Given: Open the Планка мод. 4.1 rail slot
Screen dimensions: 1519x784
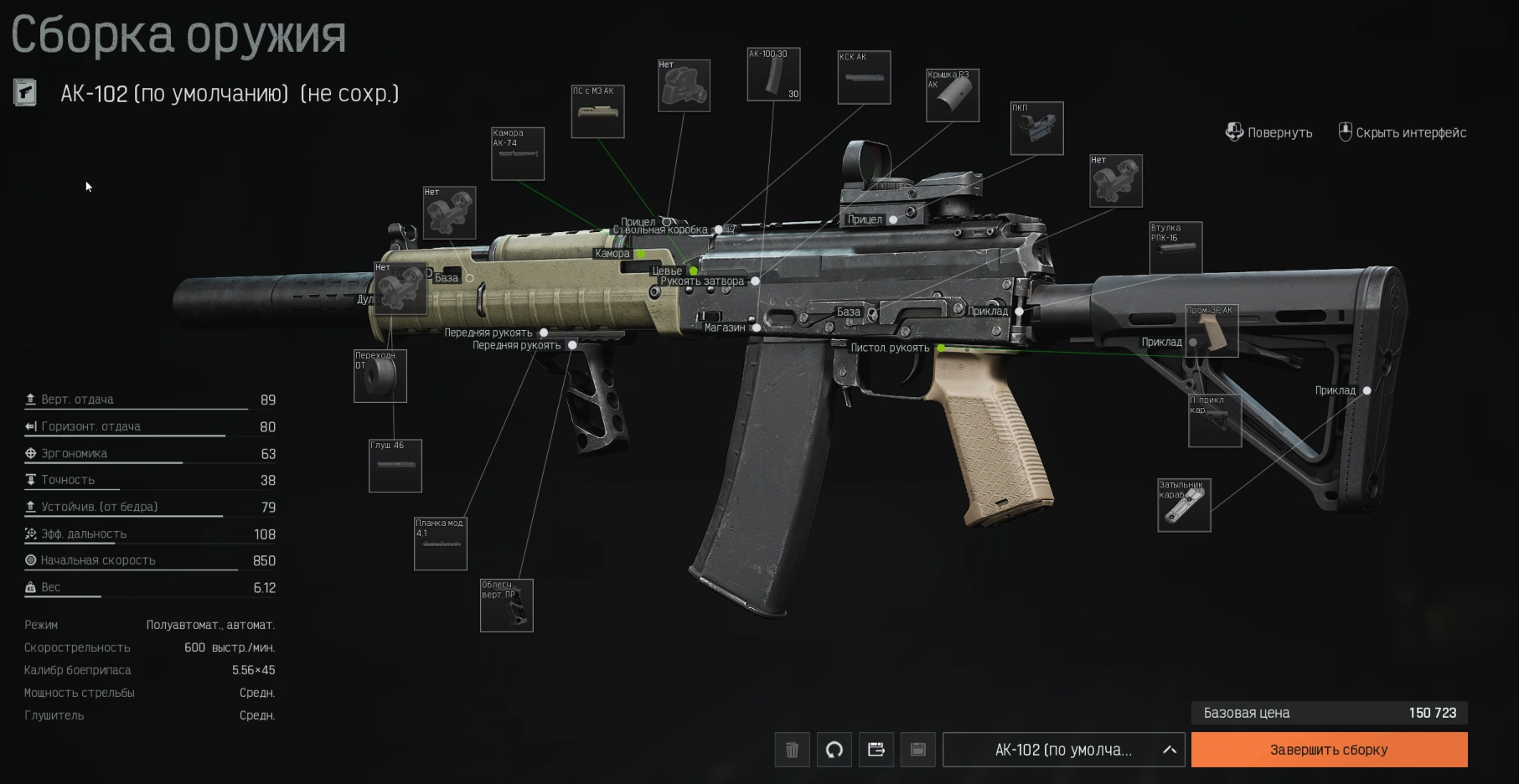Looking at the screenshot, I should click(x=441, y=544).
